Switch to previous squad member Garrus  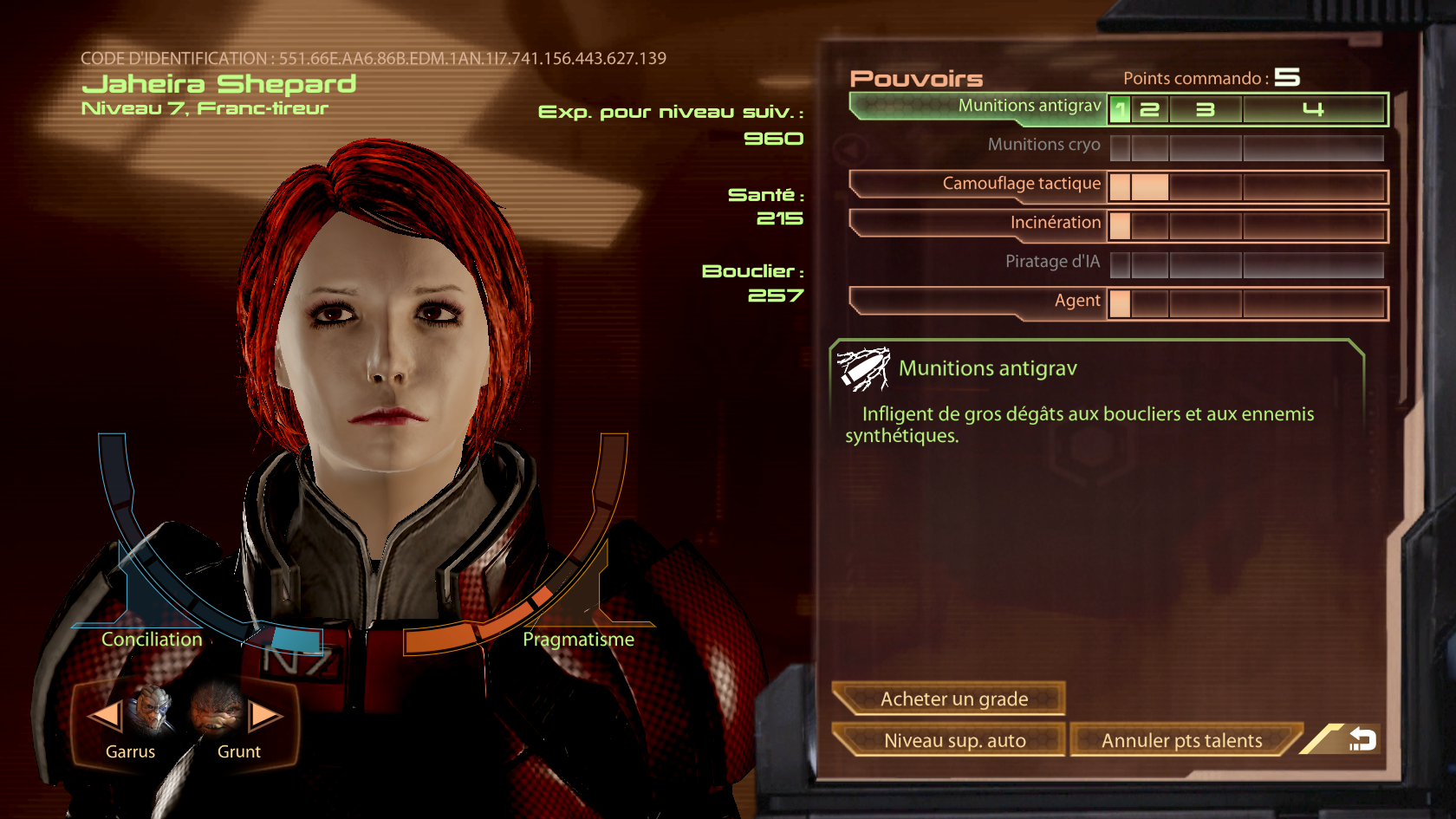104,716
